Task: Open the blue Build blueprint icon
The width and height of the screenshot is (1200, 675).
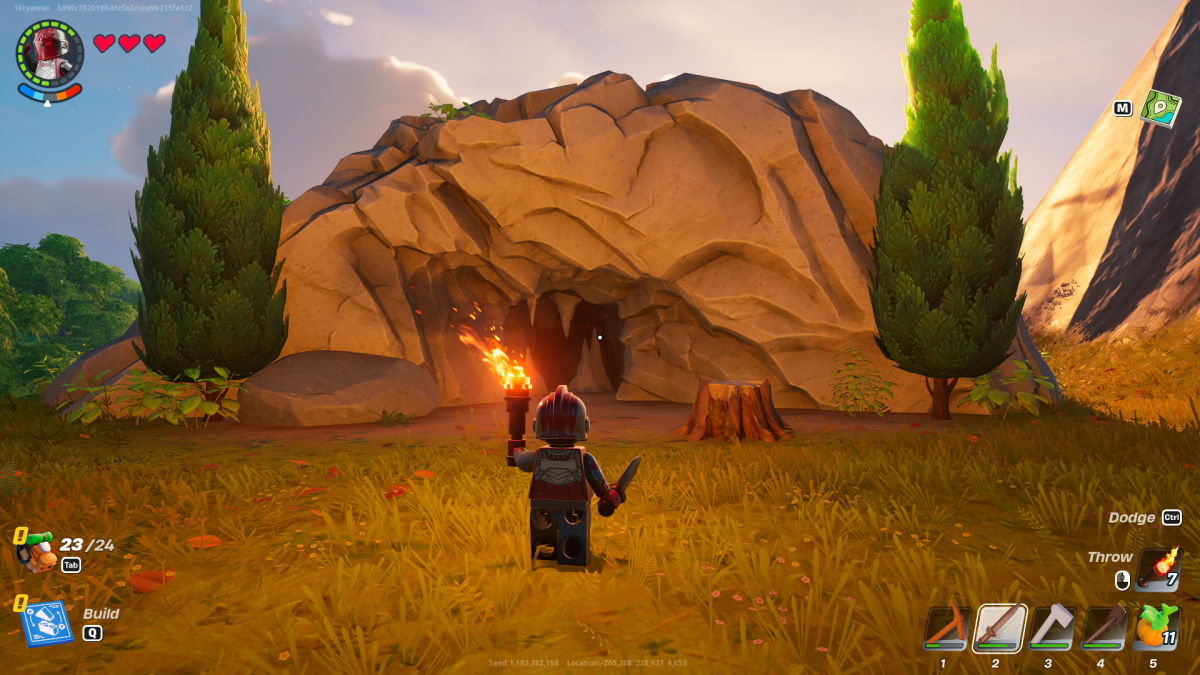Action: pyautogui.click(x=46, y=621)
